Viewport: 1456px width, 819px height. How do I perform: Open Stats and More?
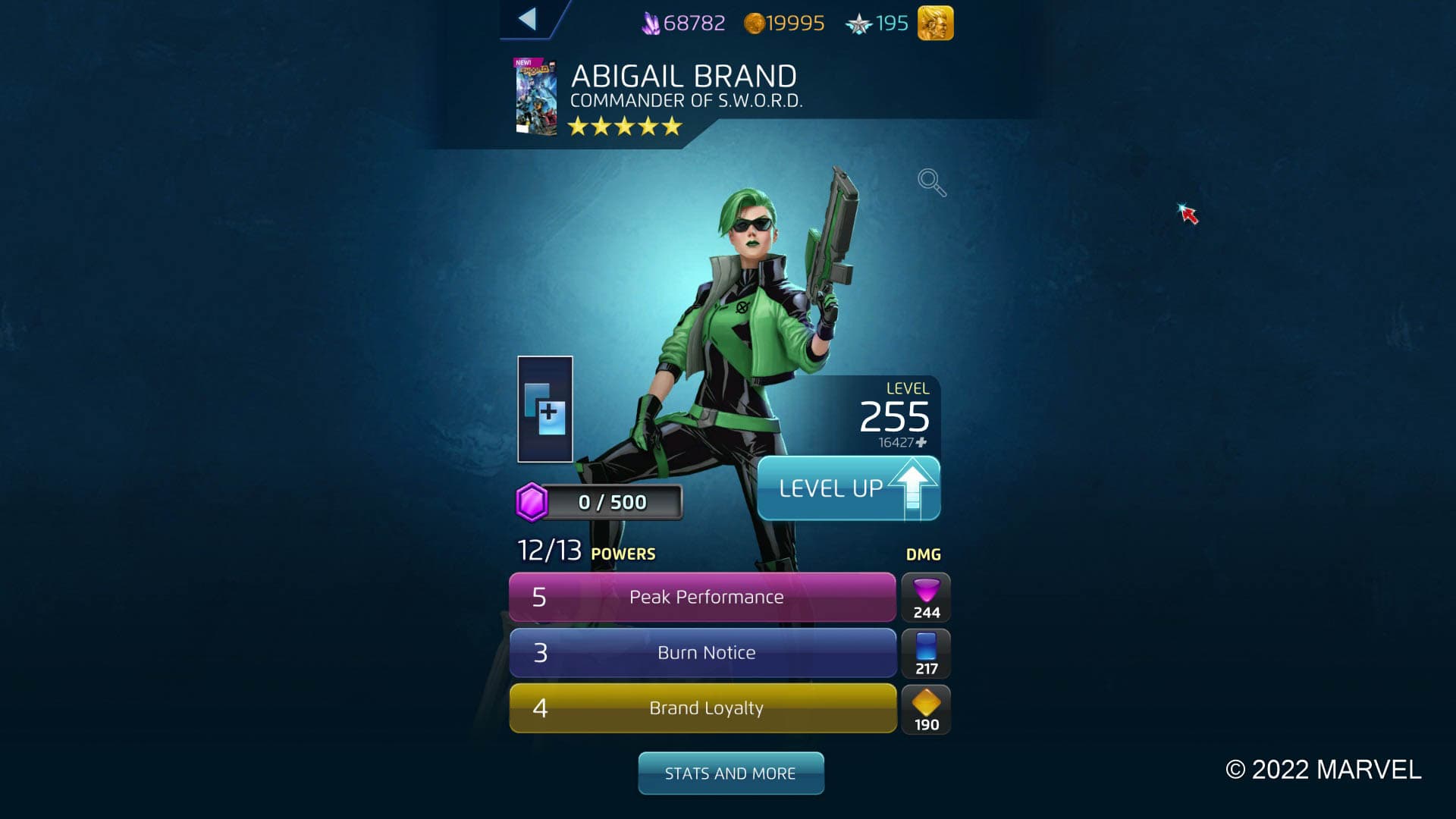click(730, 773)
